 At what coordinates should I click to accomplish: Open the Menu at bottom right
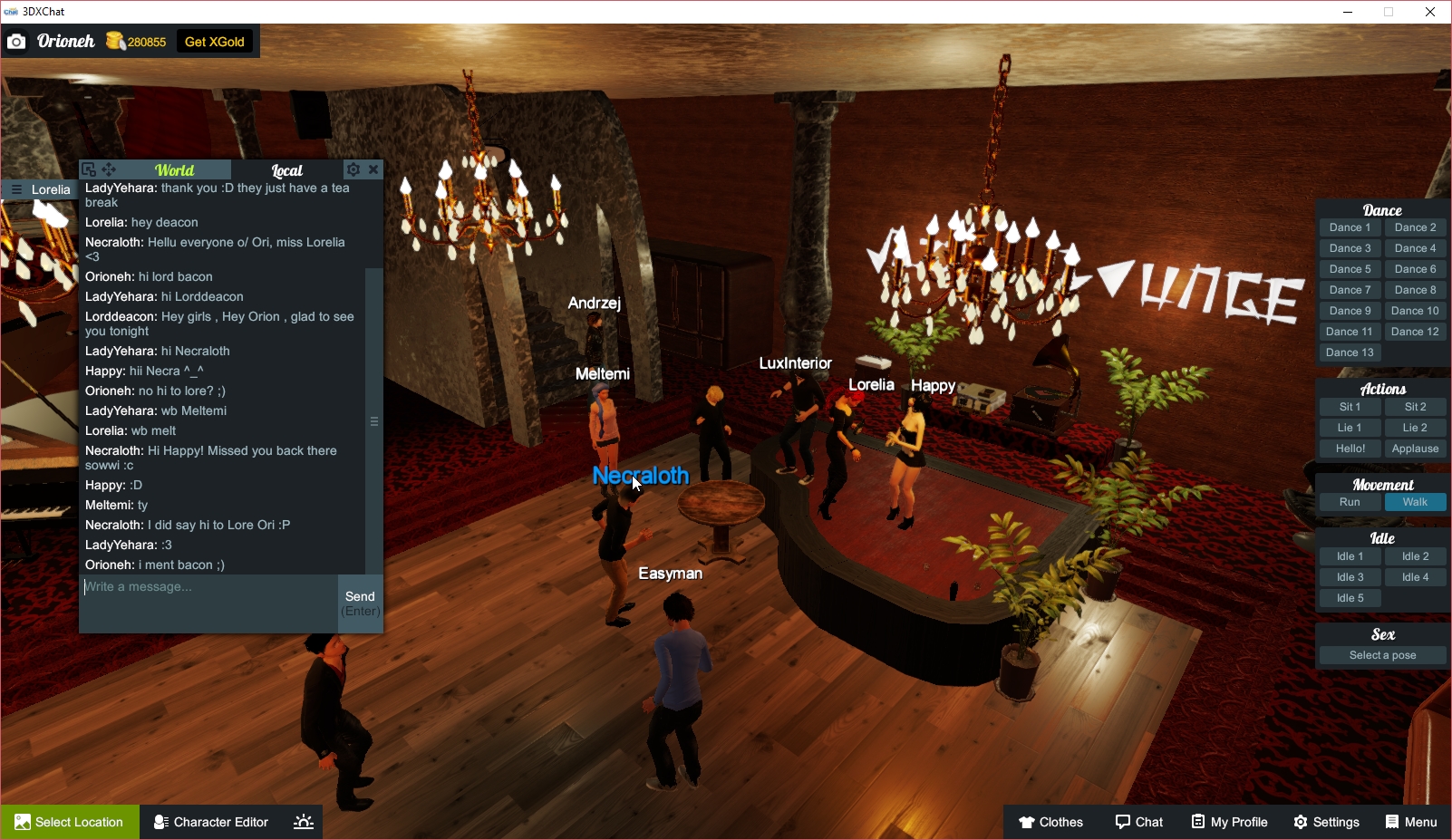click(1410, 822)
